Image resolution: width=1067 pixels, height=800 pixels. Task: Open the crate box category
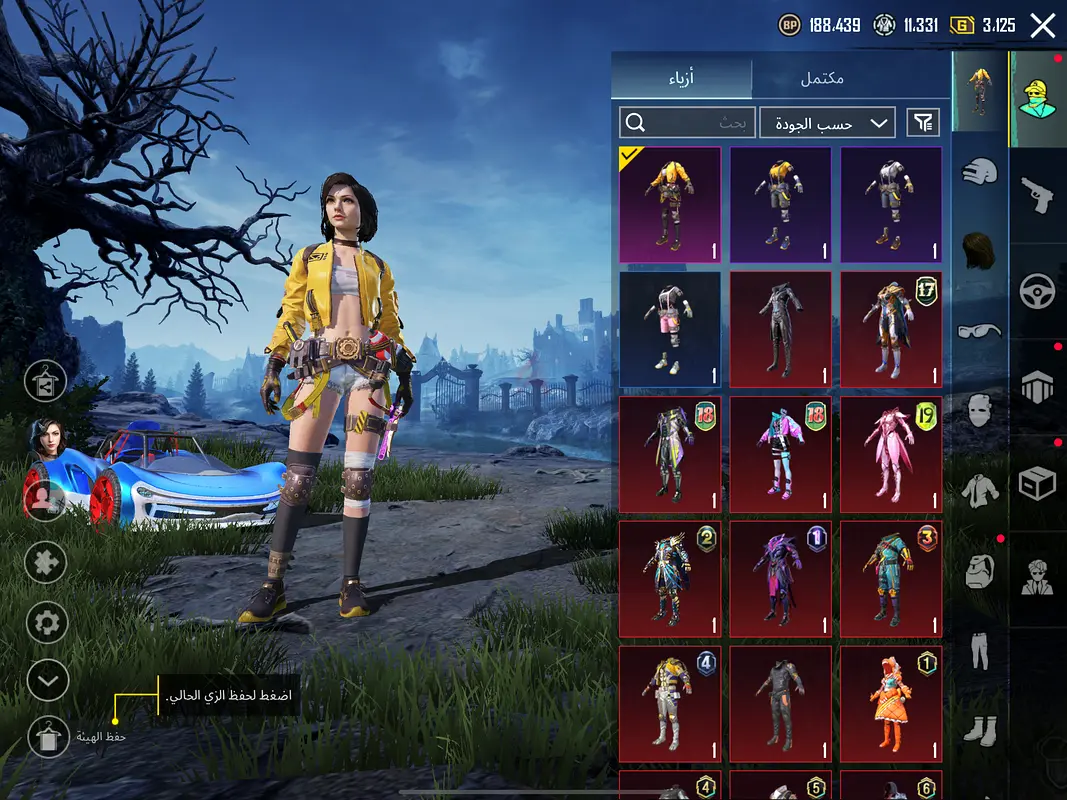pyautogui.click(x=1038, y=484)
